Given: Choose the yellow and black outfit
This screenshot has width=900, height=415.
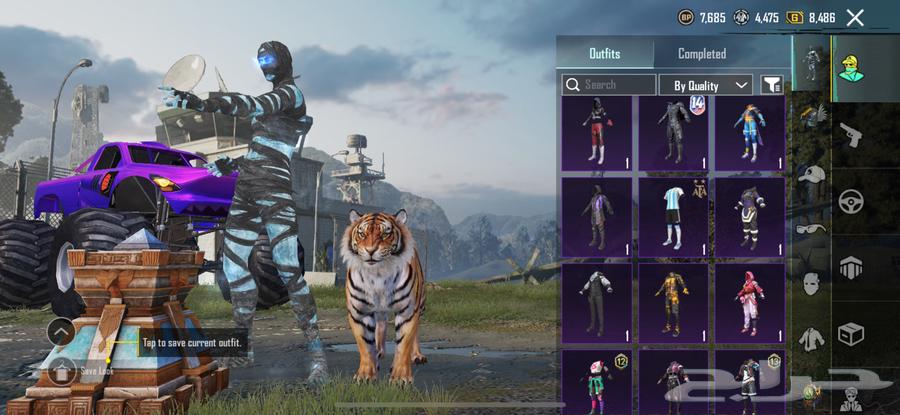Looking at the screenshot, I should tap(673, 301).
